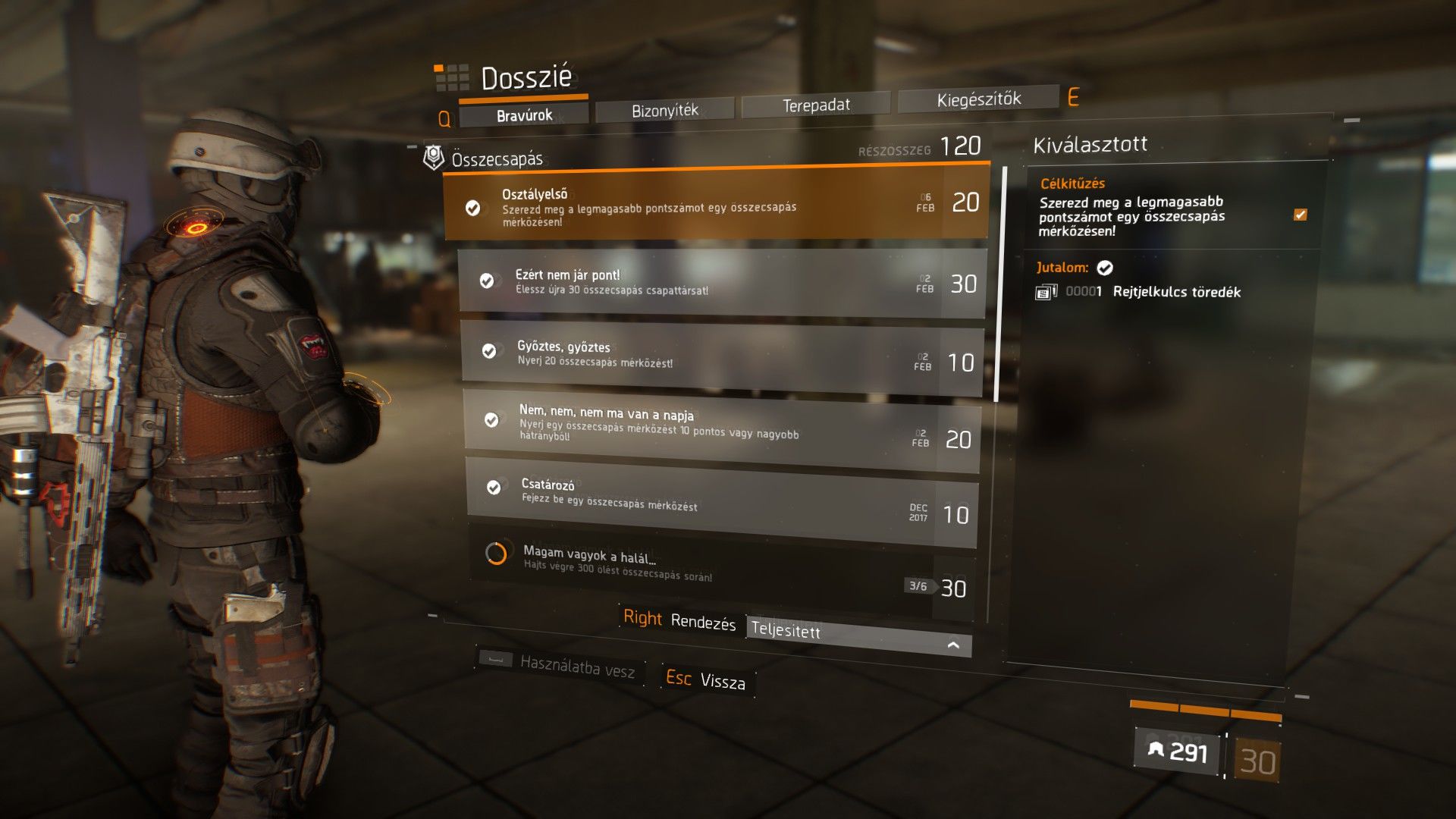Viewport: 1456px width, 819px height.
Task: Choose the Ezért nem jár pont! entry
Action: click(721, 282)
